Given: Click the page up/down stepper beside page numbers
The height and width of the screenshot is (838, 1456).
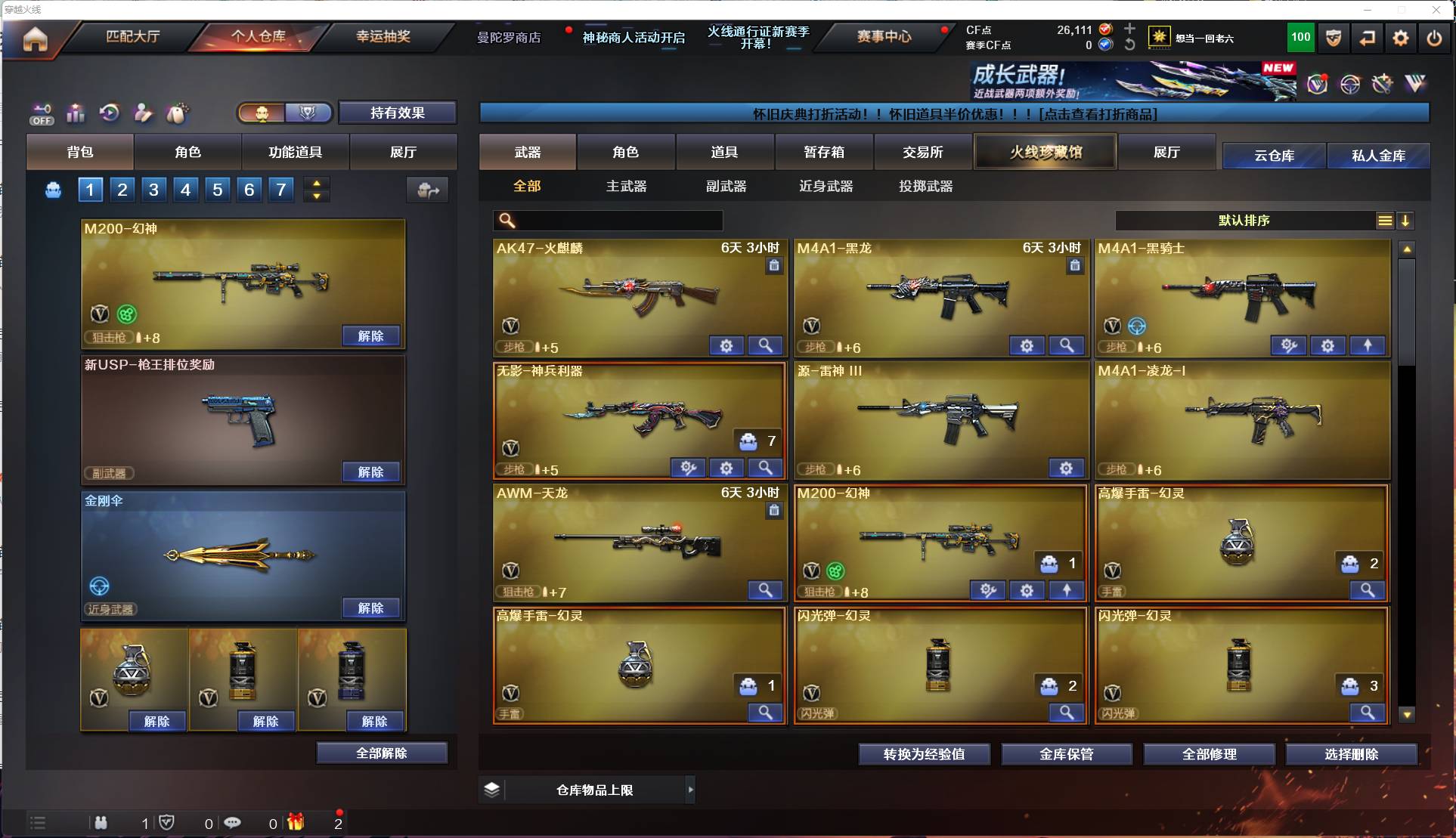Looking at the screenshot, I should [316, 189].
